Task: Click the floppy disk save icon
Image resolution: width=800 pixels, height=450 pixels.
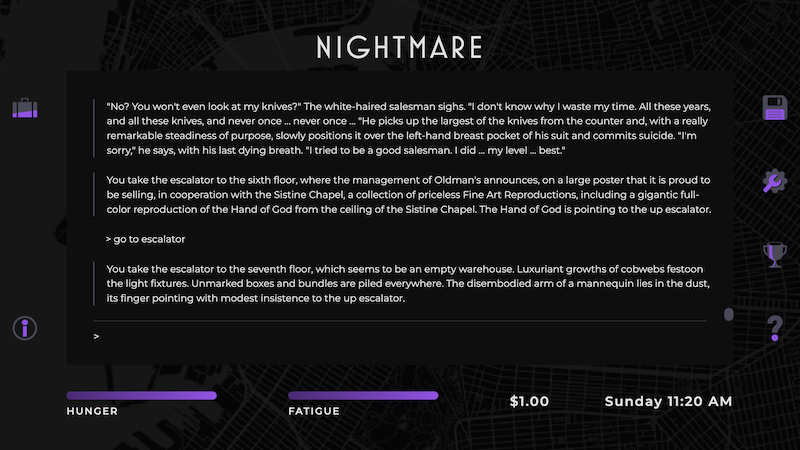Action: coord(775,108)
